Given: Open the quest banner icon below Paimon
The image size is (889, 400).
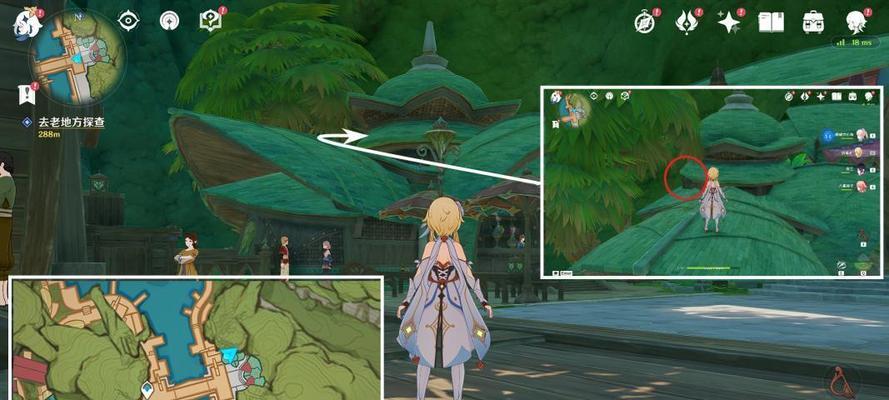Looking at the screenshot, I should click(x=23, y=94).
